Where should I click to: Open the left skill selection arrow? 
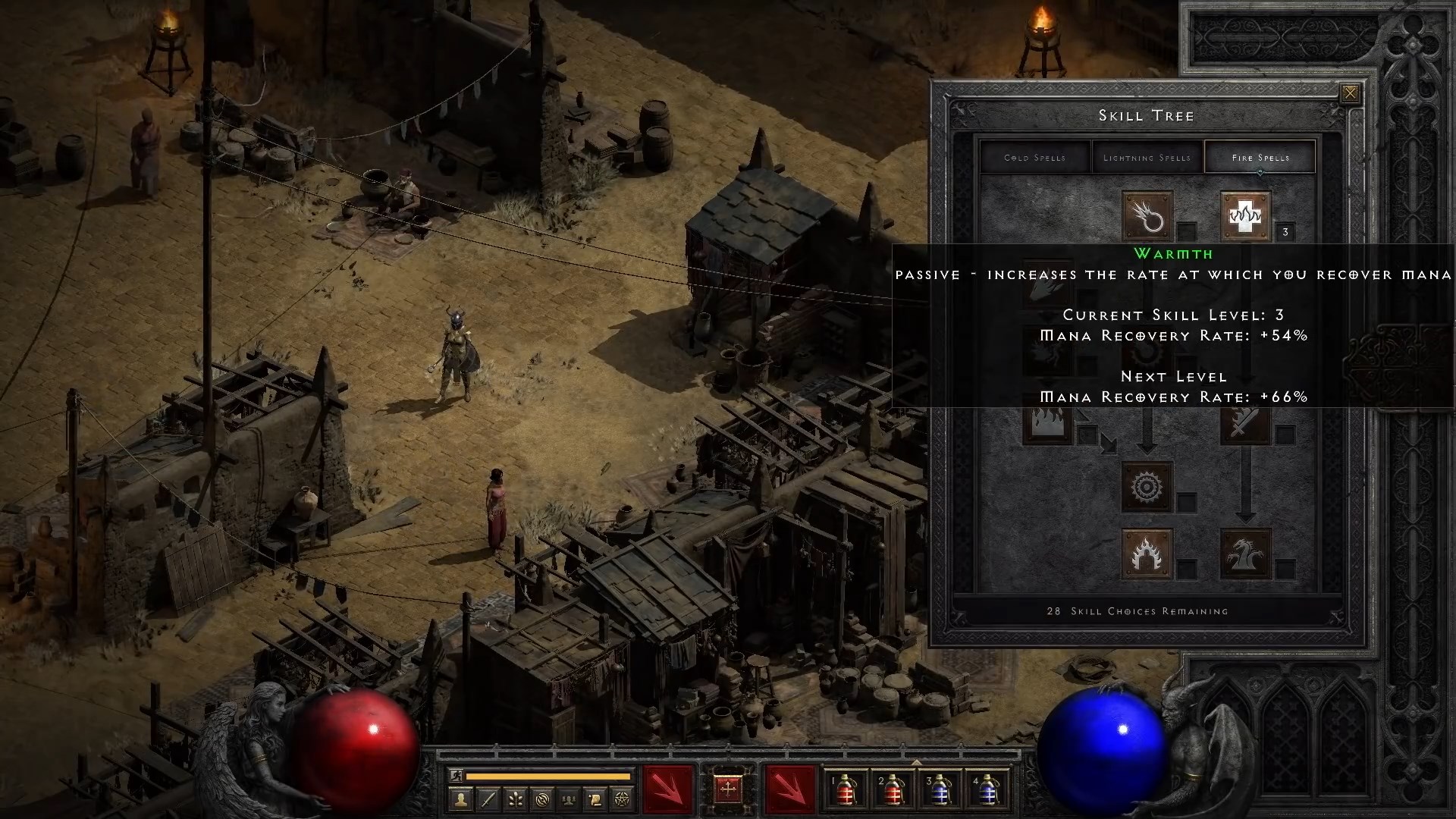point(667,791)
